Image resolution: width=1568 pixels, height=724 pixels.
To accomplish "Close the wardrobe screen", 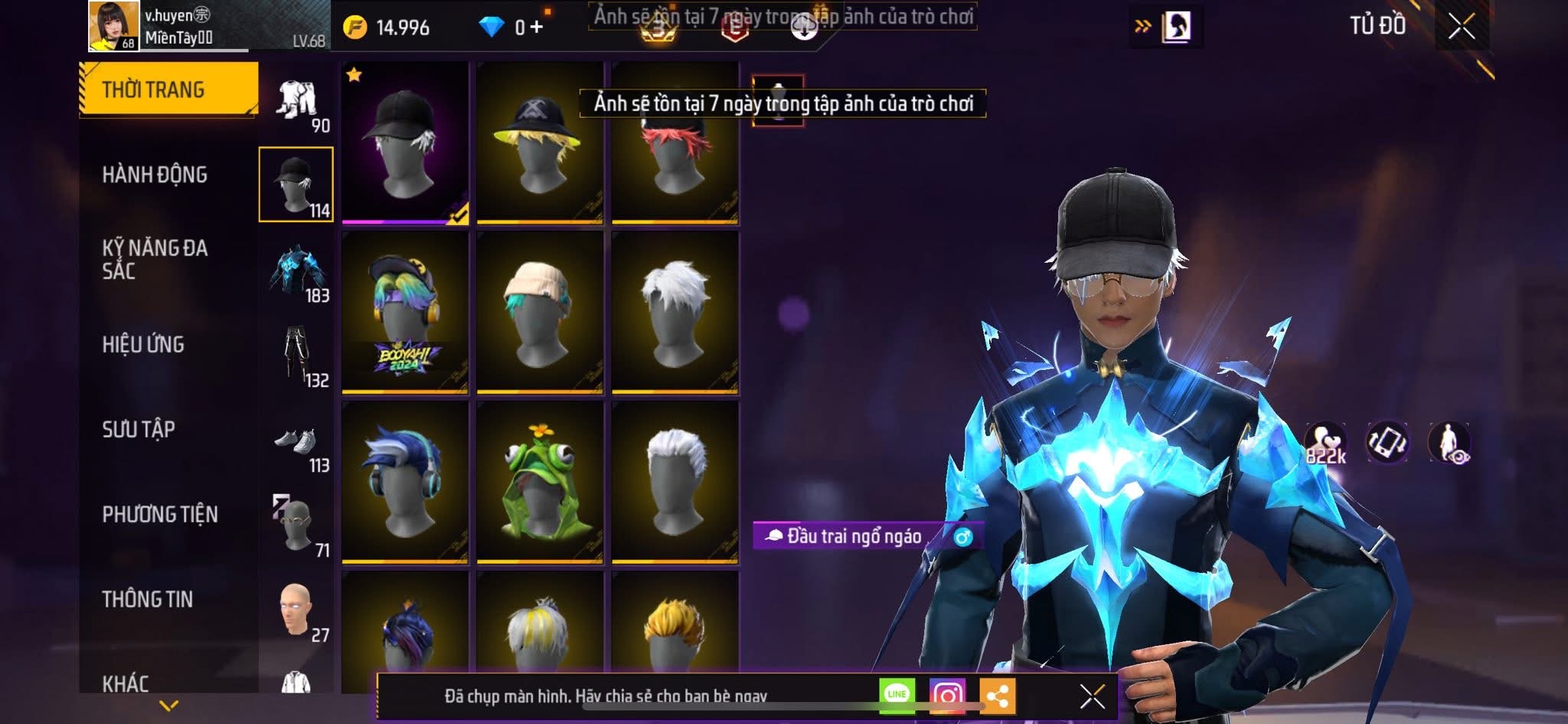I will tap(1461, 27).
